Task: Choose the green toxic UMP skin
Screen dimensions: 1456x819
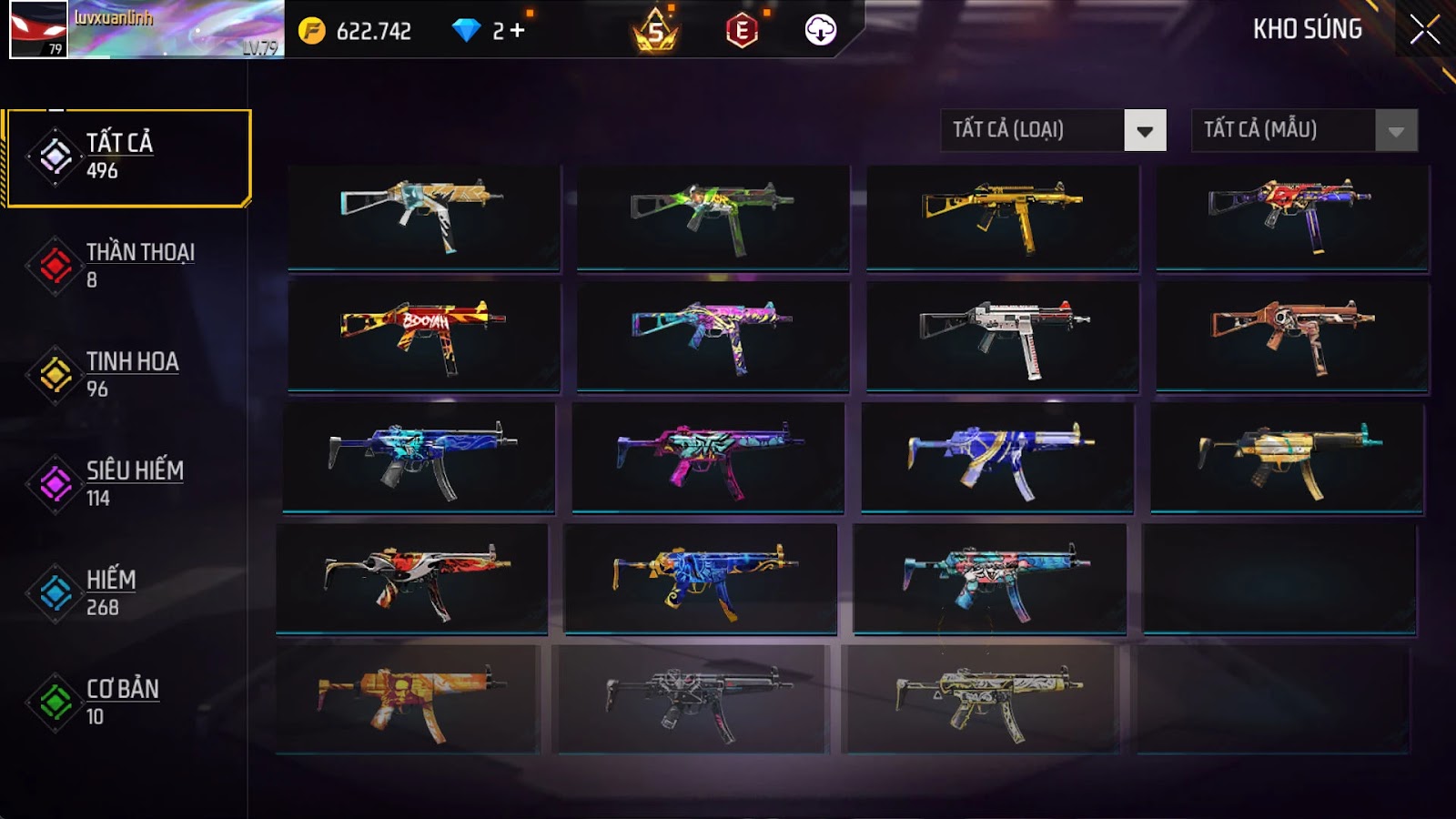Action: (x=713, y=217)
